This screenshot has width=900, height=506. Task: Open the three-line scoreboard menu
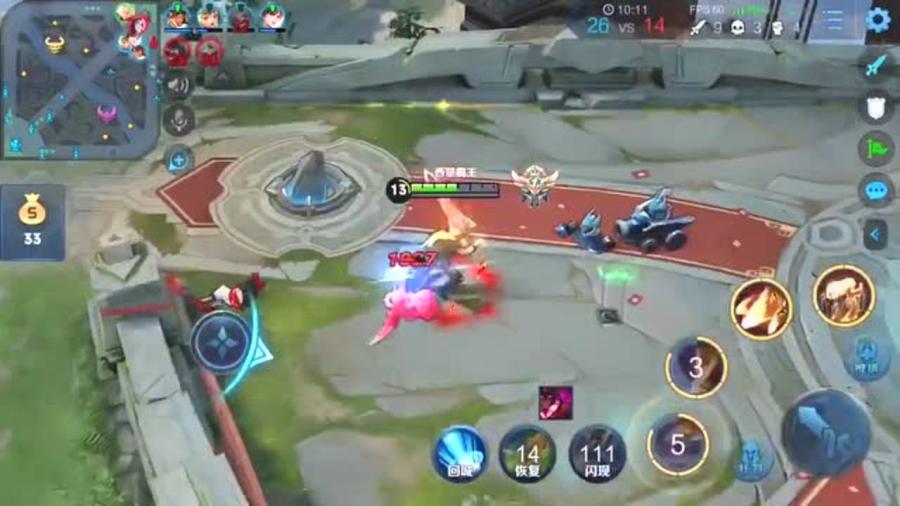[833, 20]
